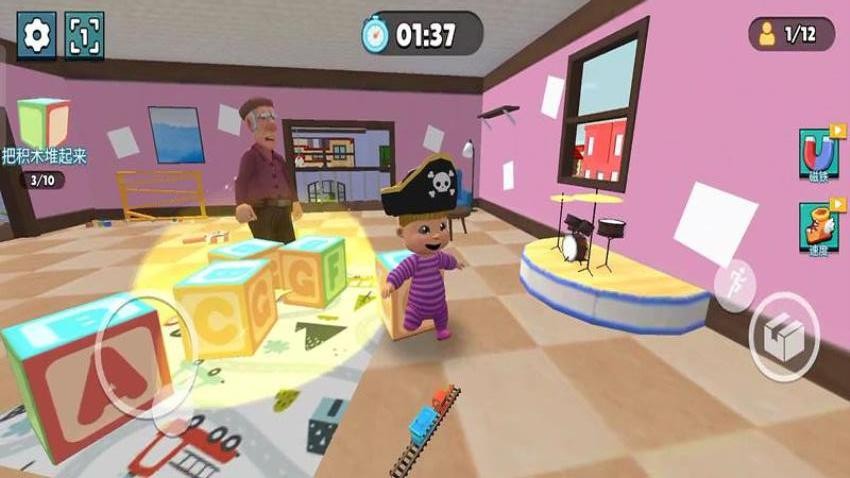
Task: Show the player list from the 1/12 counter
Action: pos(791,34)
